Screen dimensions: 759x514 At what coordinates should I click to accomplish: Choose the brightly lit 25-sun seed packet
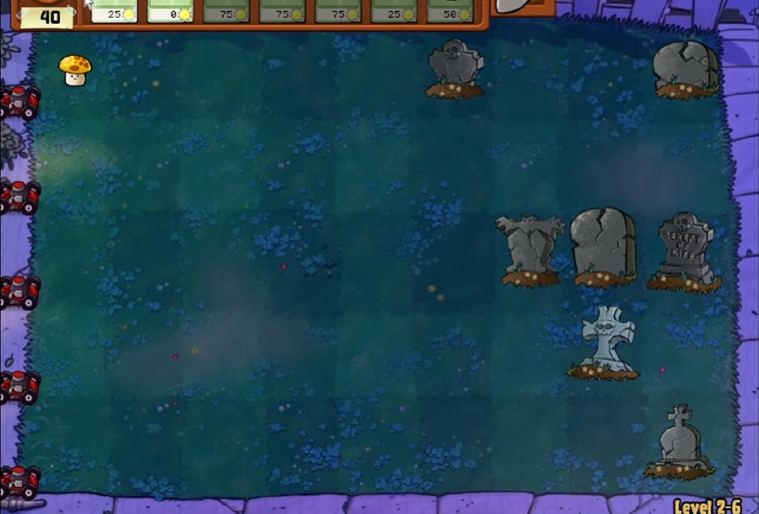coord(115,11)
